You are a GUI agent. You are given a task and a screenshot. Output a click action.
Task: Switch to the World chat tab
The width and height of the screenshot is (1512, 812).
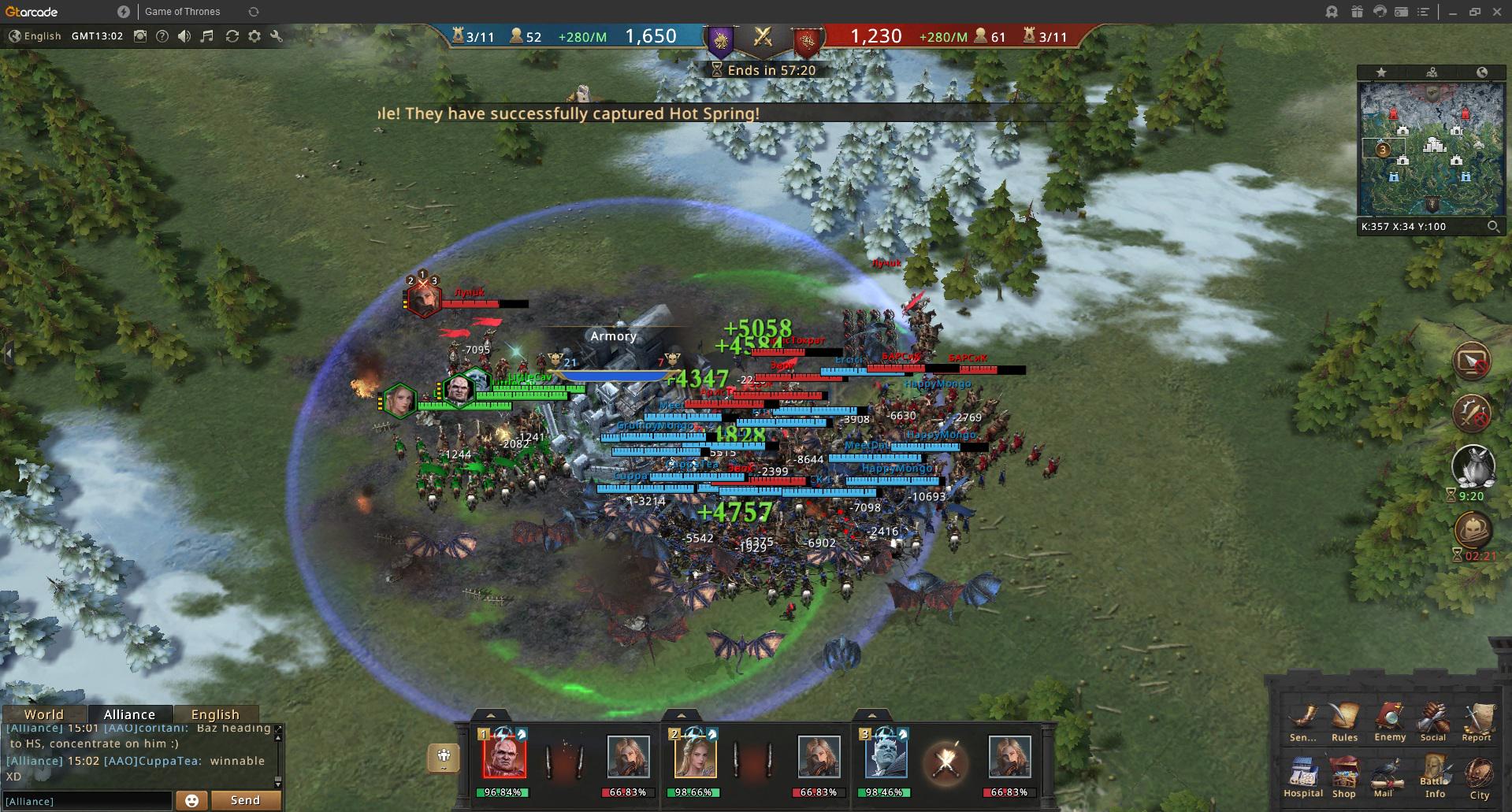[x=43, y=714]
